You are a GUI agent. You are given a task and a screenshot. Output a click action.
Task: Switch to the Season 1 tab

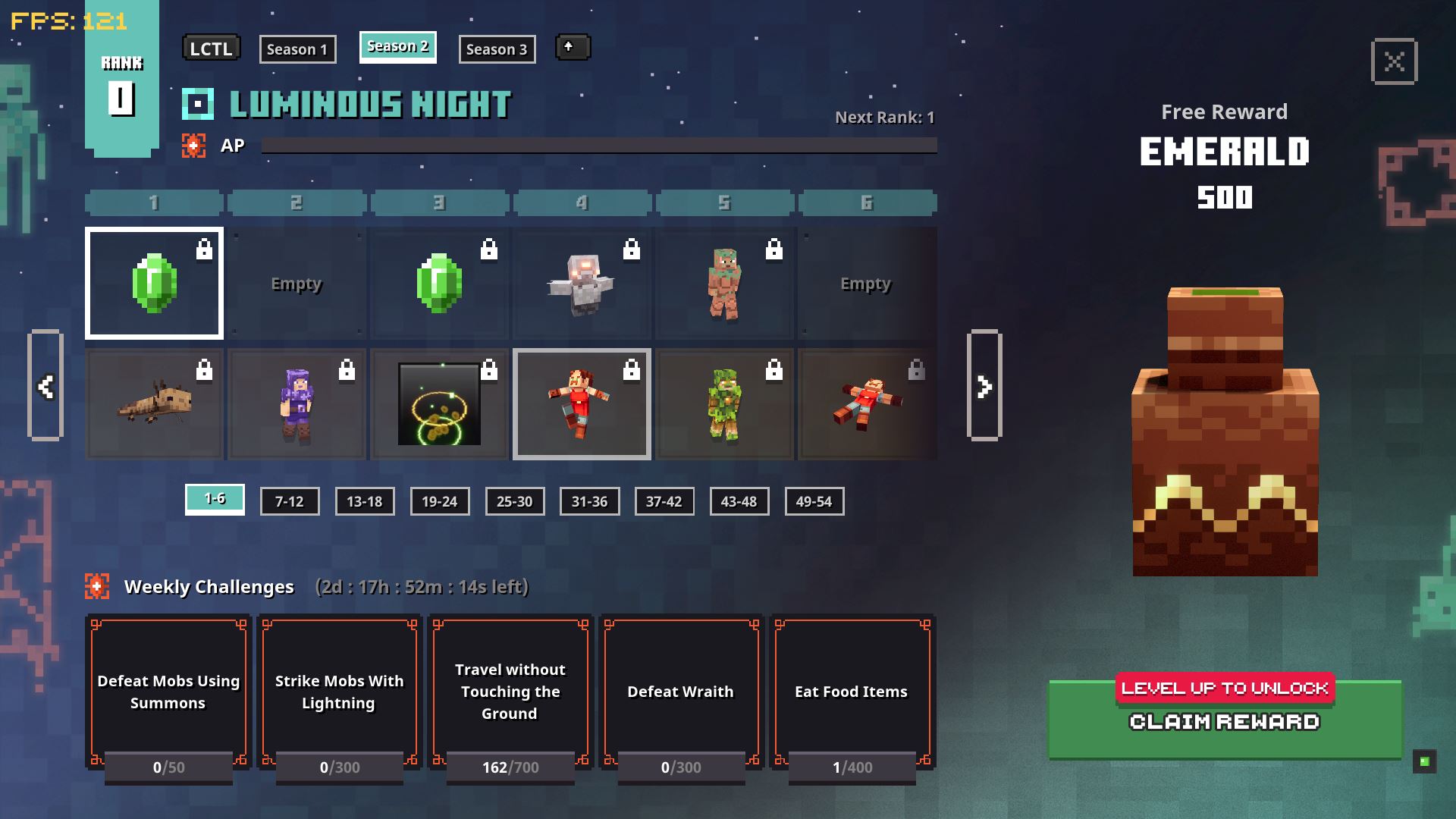point(297,49)
